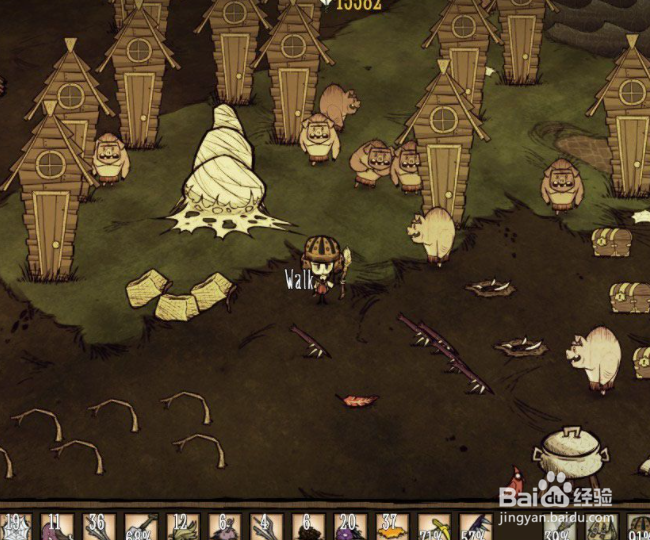
Task: Select the spider silk stack of 19
Action: click(x=15, y=528)
